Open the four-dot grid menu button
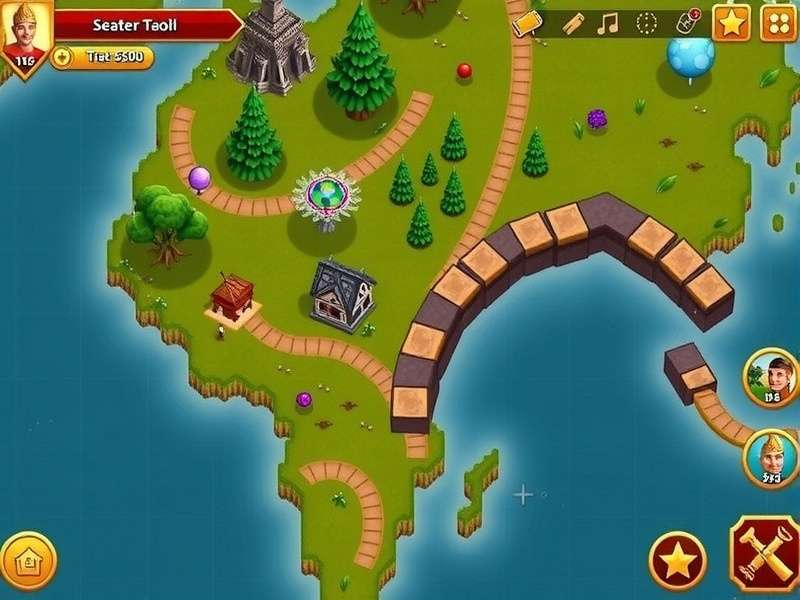Image resolution: width=800 pixels, height=600 pixels. (x=778, y=22)
